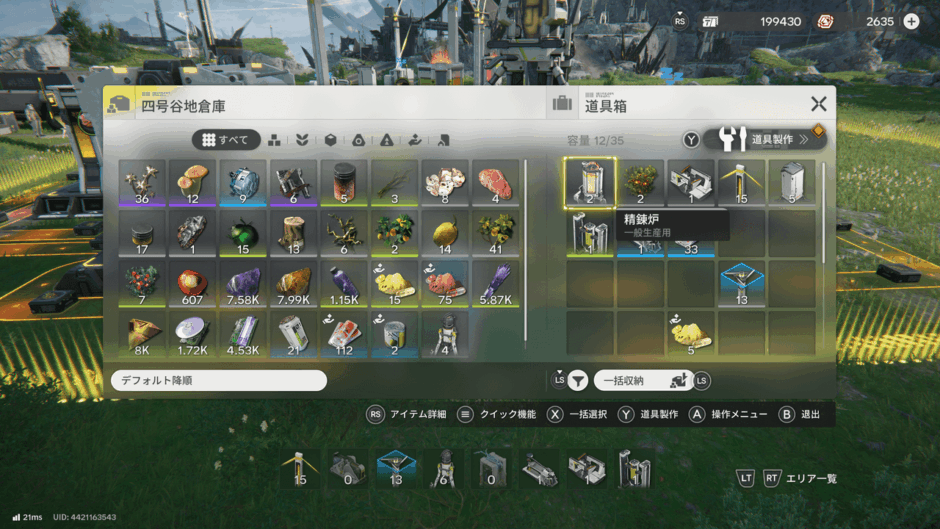Click the 一括収納 store-all button
Screen dimensions: 940x529
640,381
